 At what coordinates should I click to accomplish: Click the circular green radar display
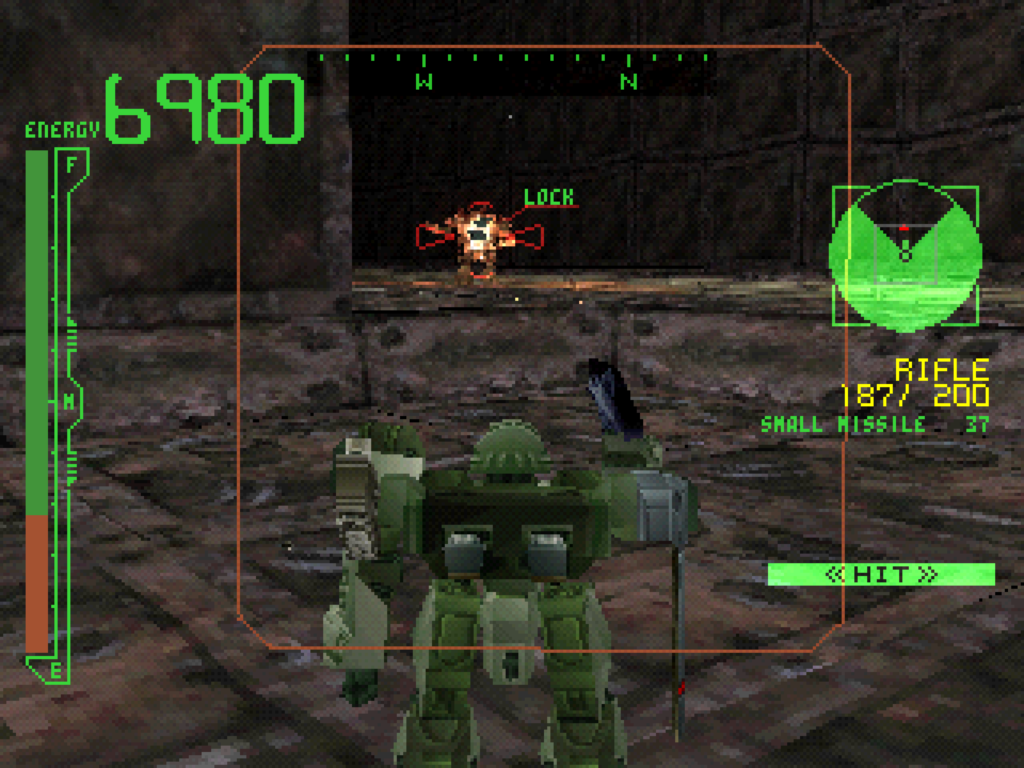point(905,256)
